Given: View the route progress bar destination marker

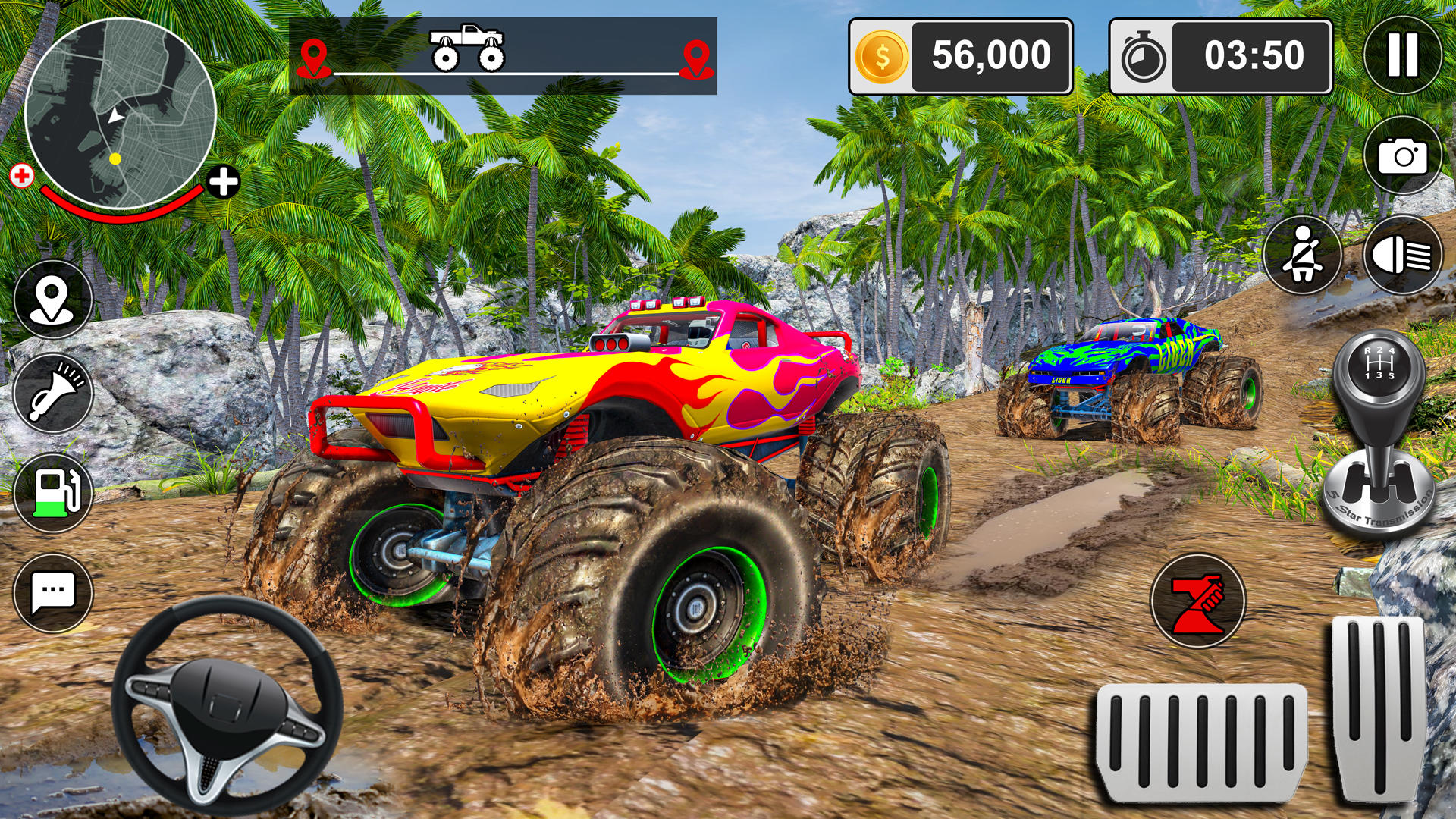Looking at the screenshot, I should [x=698, y=55].
